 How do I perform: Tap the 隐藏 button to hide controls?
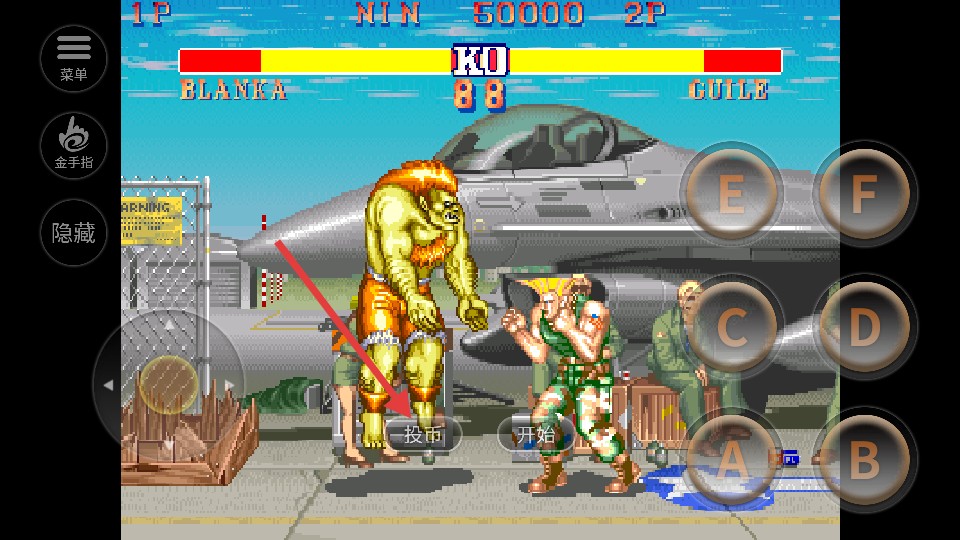tap(74, 233)
